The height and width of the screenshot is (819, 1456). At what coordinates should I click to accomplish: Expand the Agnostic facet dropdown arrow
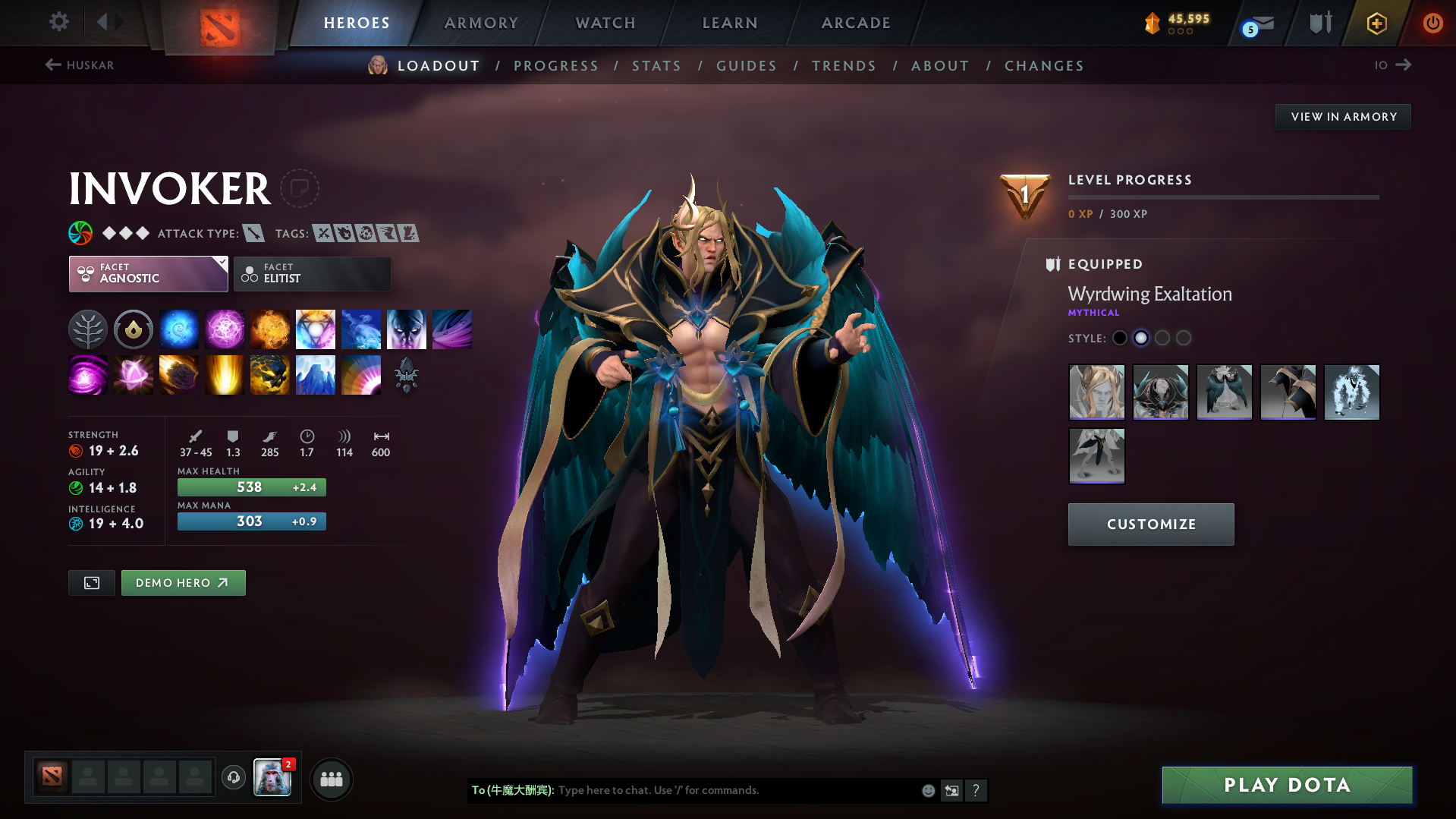point(221,263)
